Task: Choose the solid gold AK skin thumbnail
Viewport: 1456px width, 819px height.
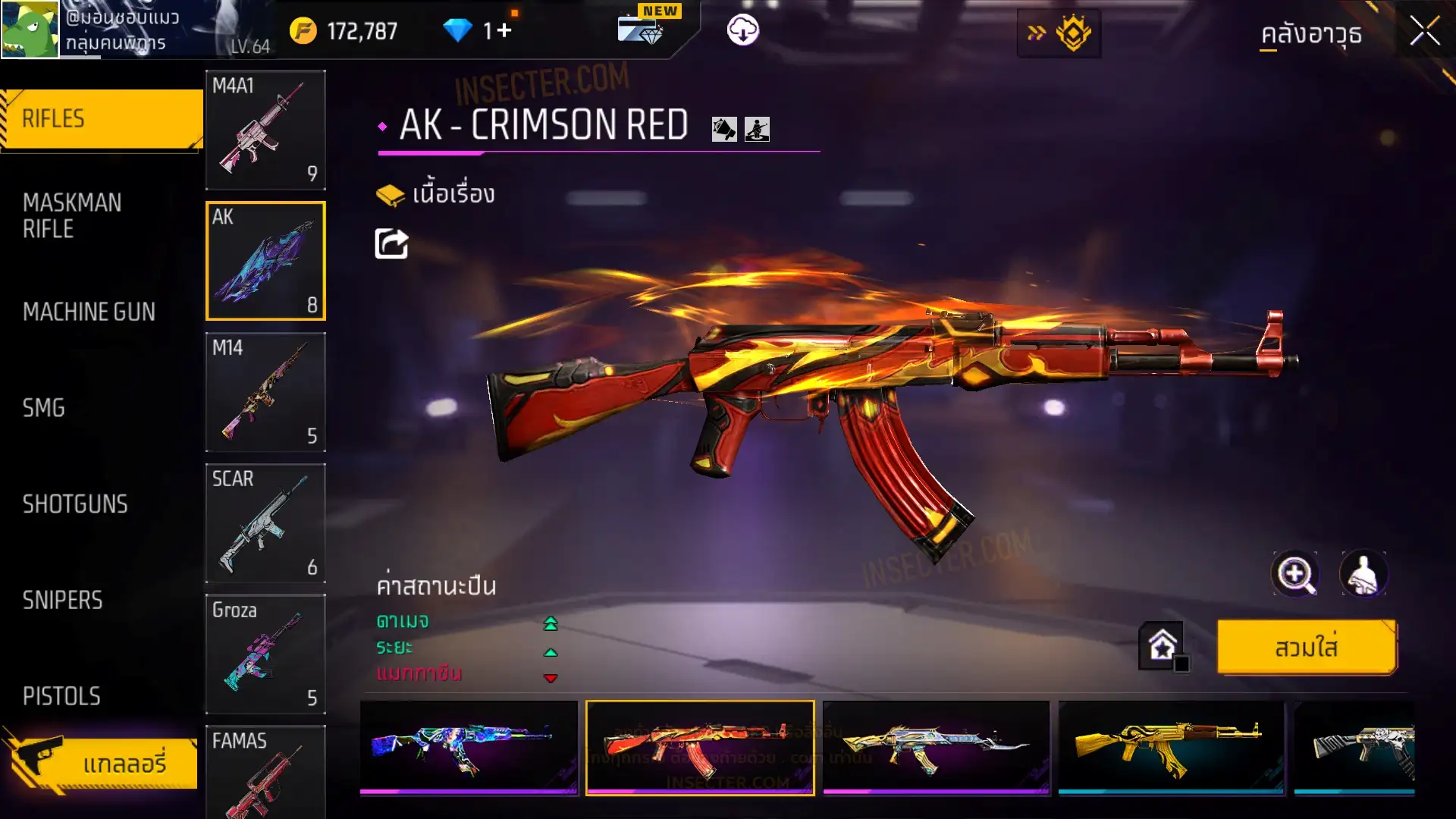Action: pos(1170,747)
